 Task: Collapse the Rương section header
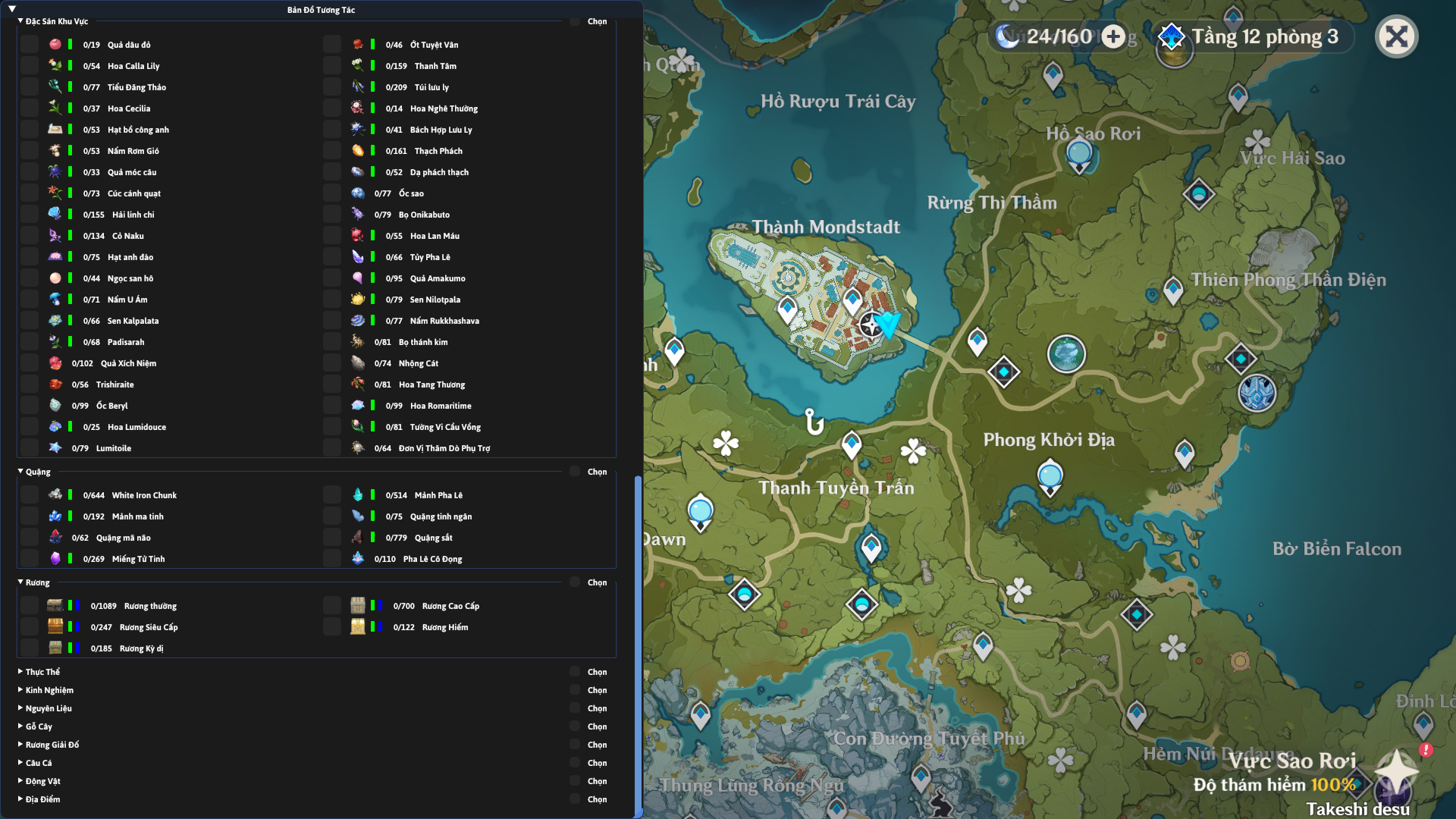tap(20, 582)
